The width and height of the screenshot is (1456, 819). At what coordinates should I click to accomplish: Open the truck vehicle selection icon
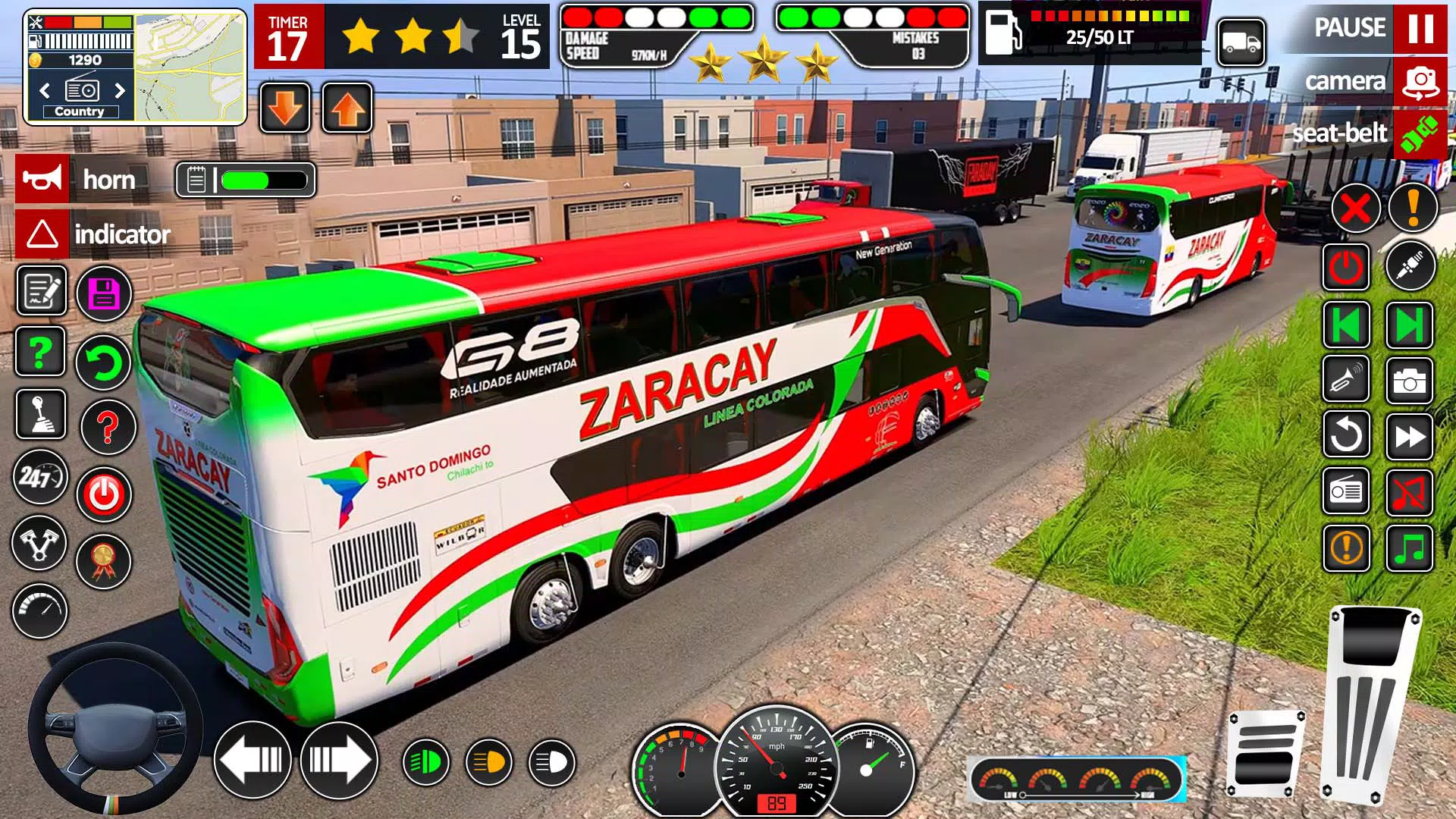pos(1241,43)
